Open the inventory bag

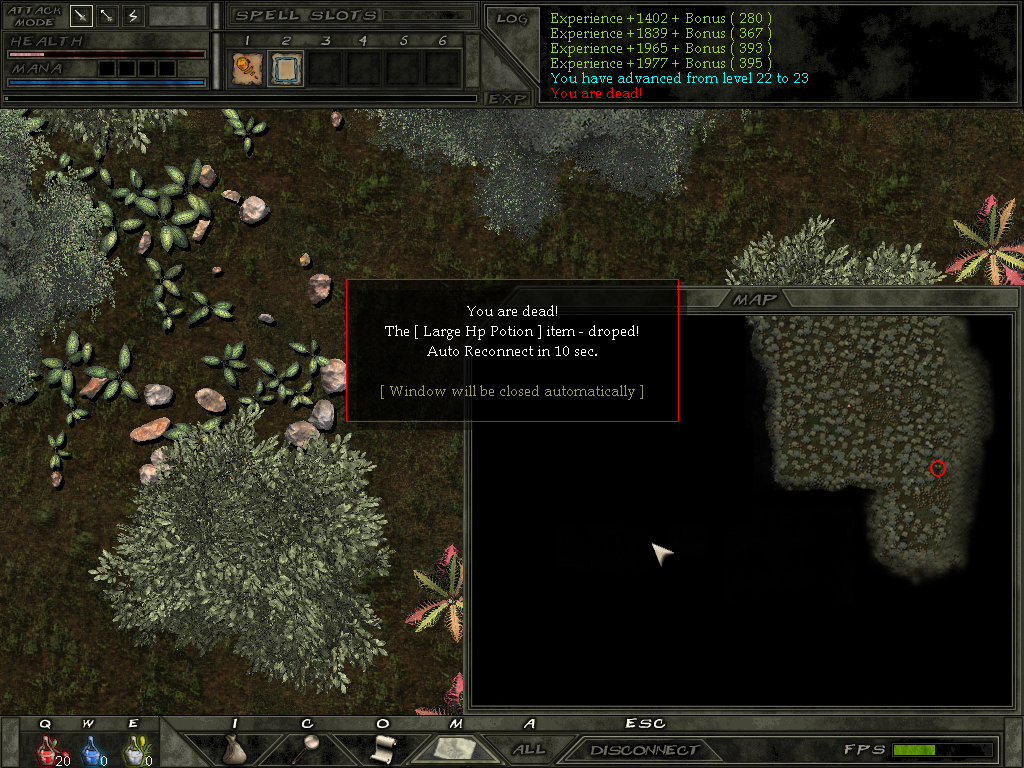(x=236, y=748)
